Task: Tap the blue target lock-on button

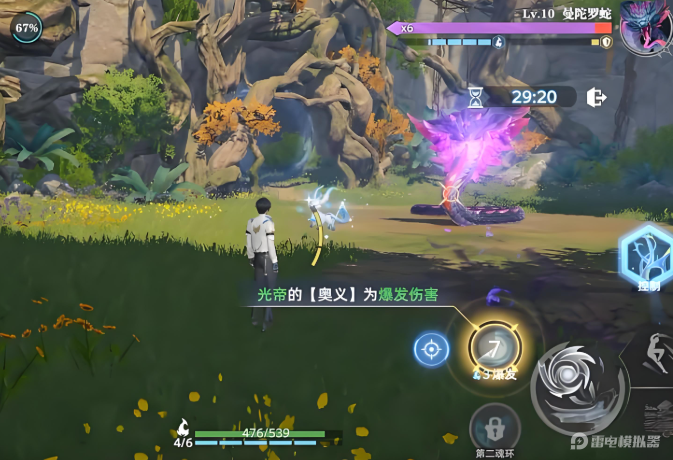Action: [431, 350]
